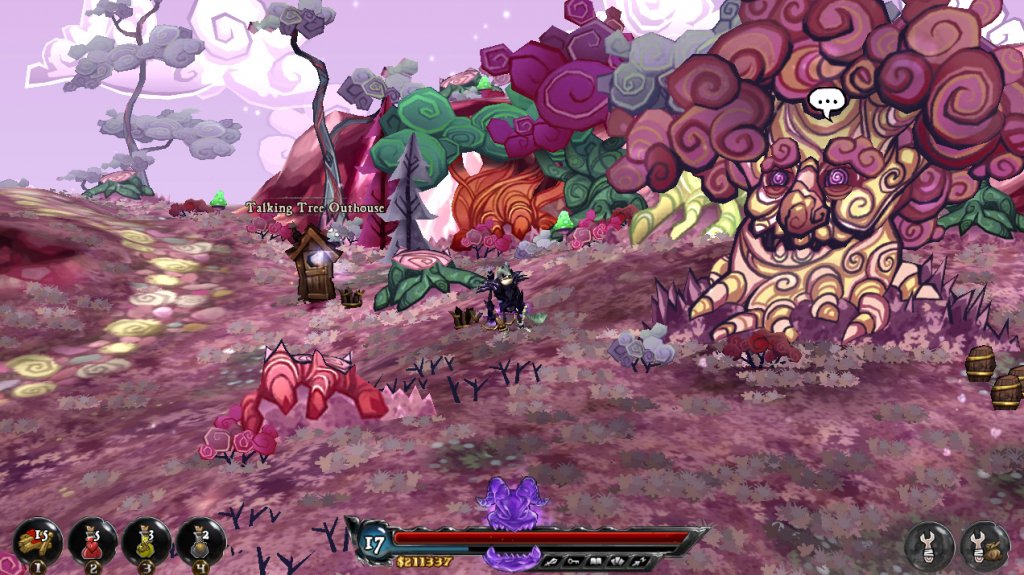Use the yellow potion in slot 3
Viewport: 1024px width, 575px height.
click(146, 543)
